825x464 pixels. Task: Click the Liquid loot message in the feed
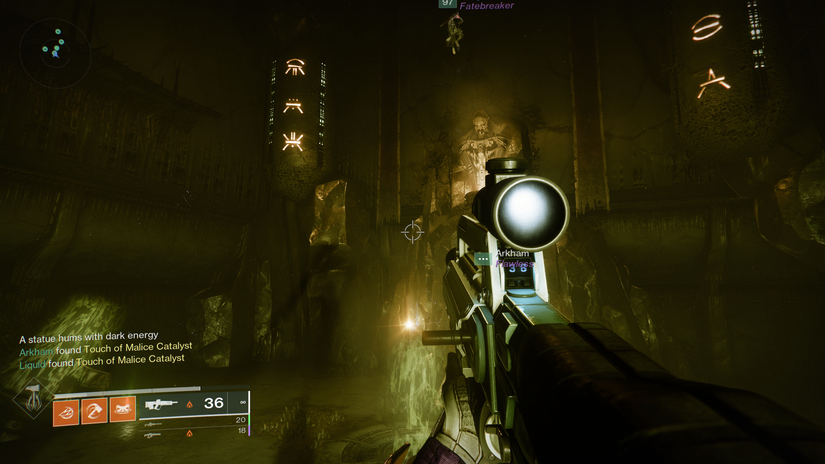click(x=102, y=360)
